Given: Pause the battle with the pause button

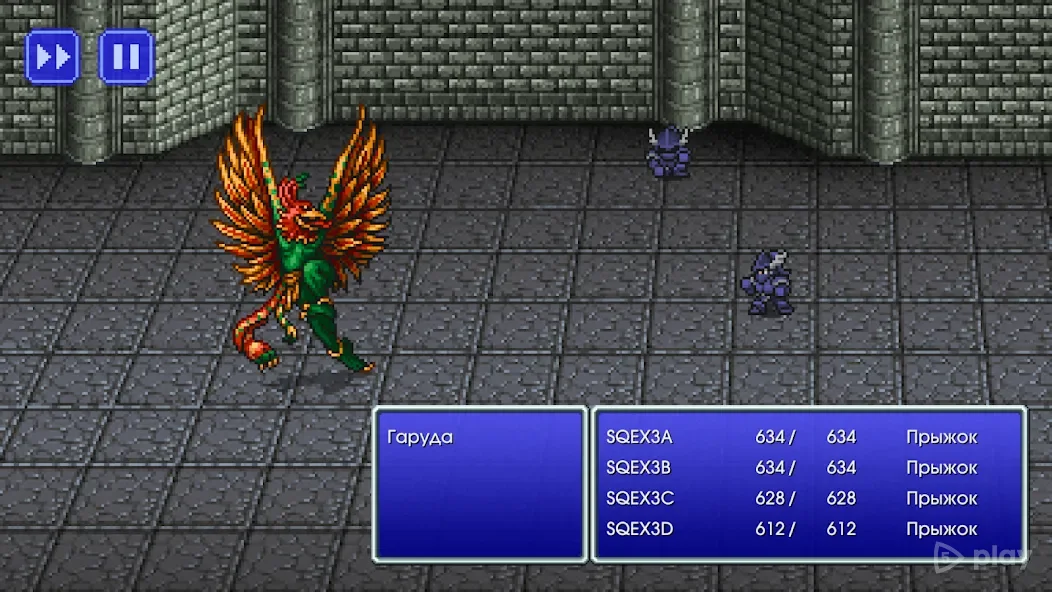Looking at the screenshot, I should click(126, 56).
